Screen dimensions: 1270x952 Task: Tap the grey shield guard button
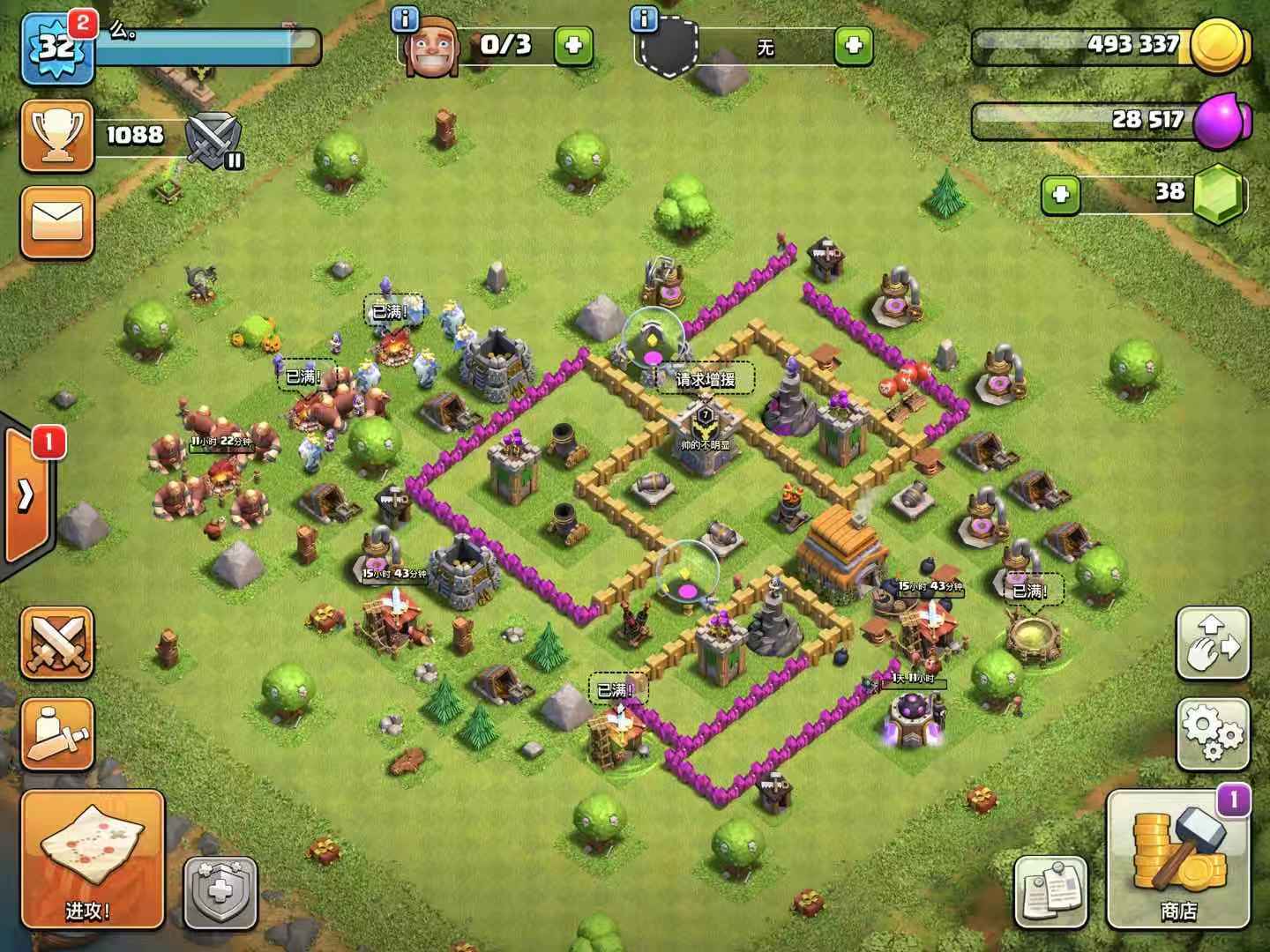[220, 892]
